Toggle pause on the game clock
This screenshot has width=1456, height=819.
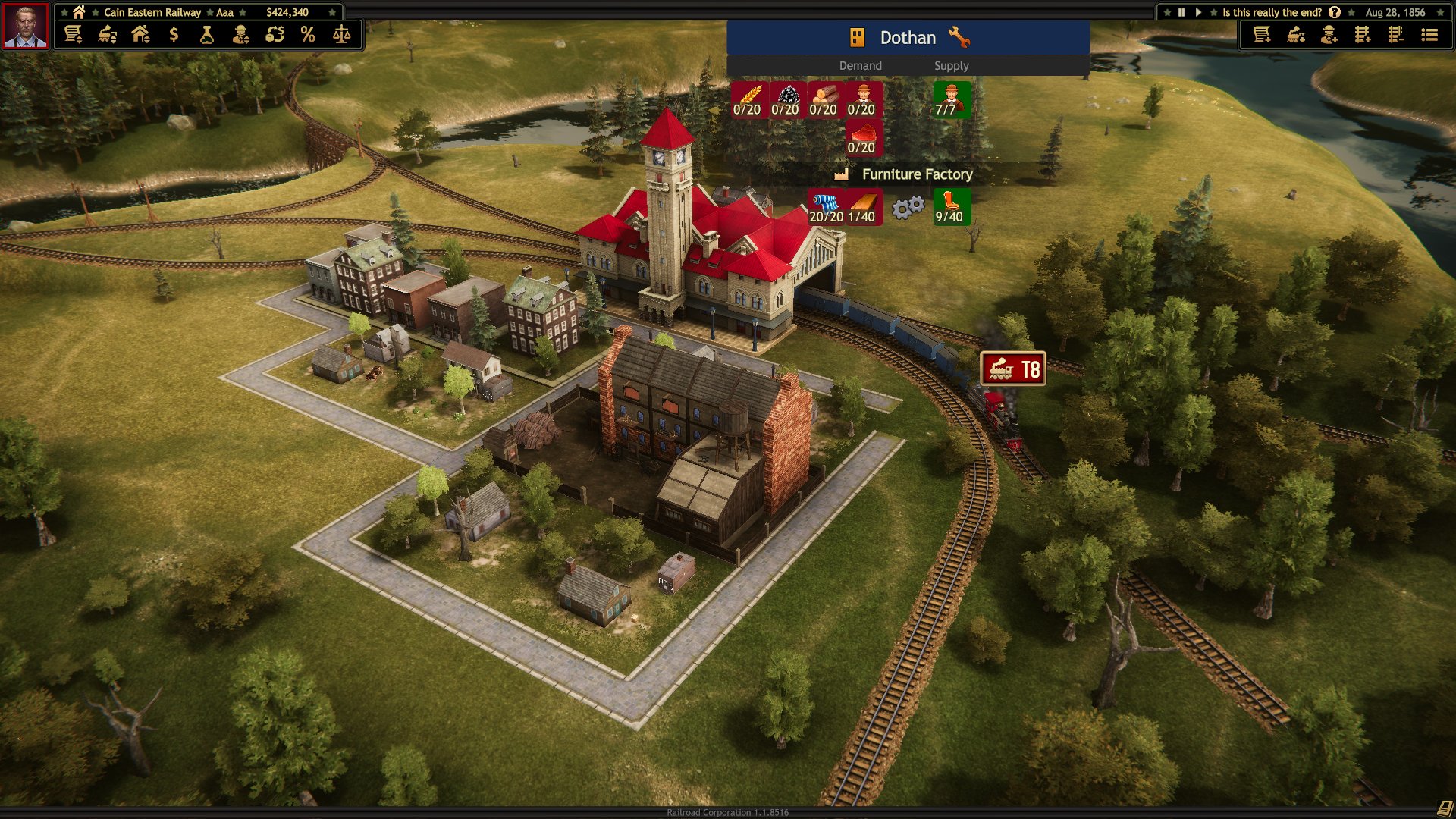point(1180,12)
